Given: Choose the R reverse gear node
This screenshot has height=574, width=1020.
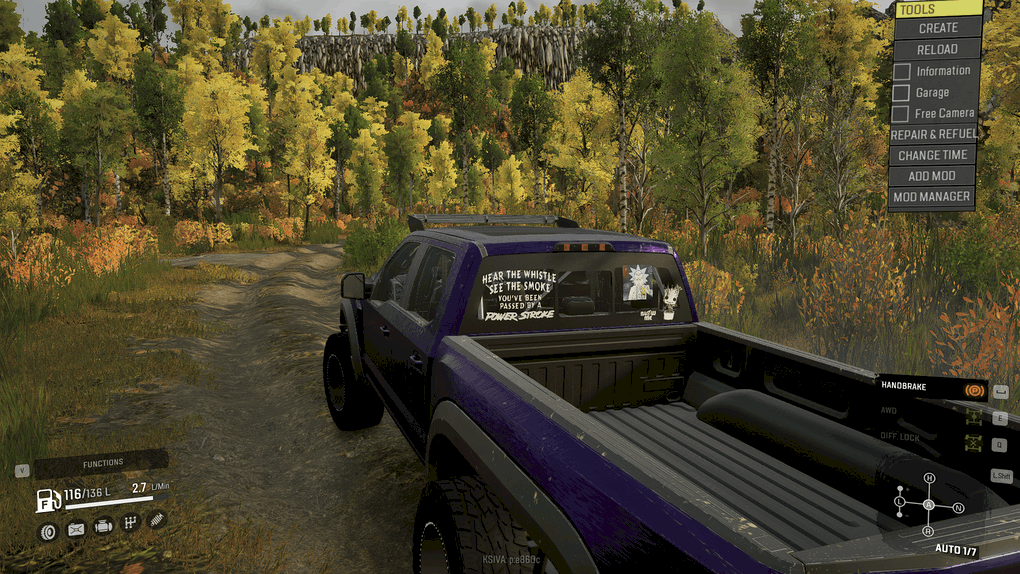Looking at the screenshot, I should click(929, 530).
